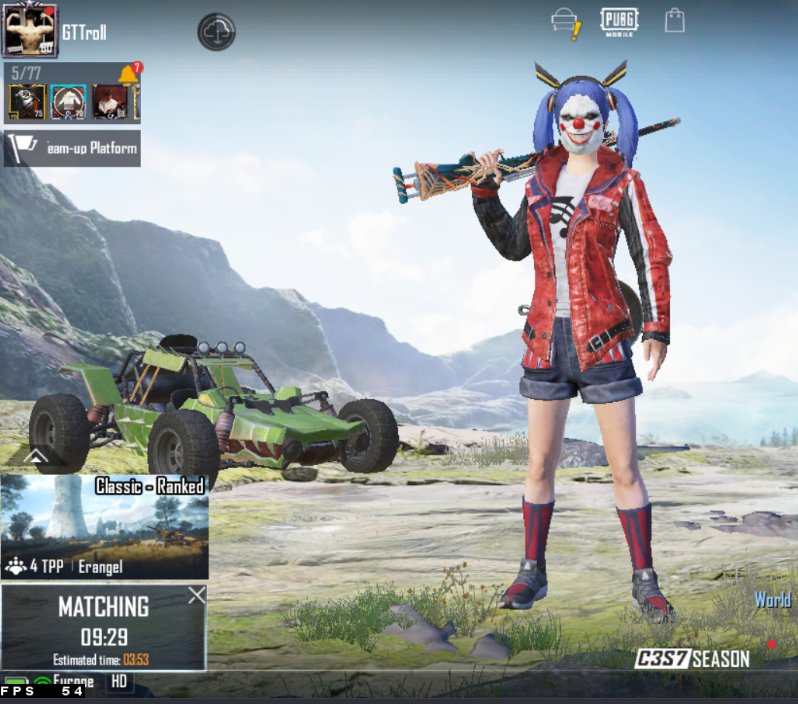Toggle the HD graphics option
Viewport: 798px width, 704px height.
pyautogui.click(x=118, y=682)
